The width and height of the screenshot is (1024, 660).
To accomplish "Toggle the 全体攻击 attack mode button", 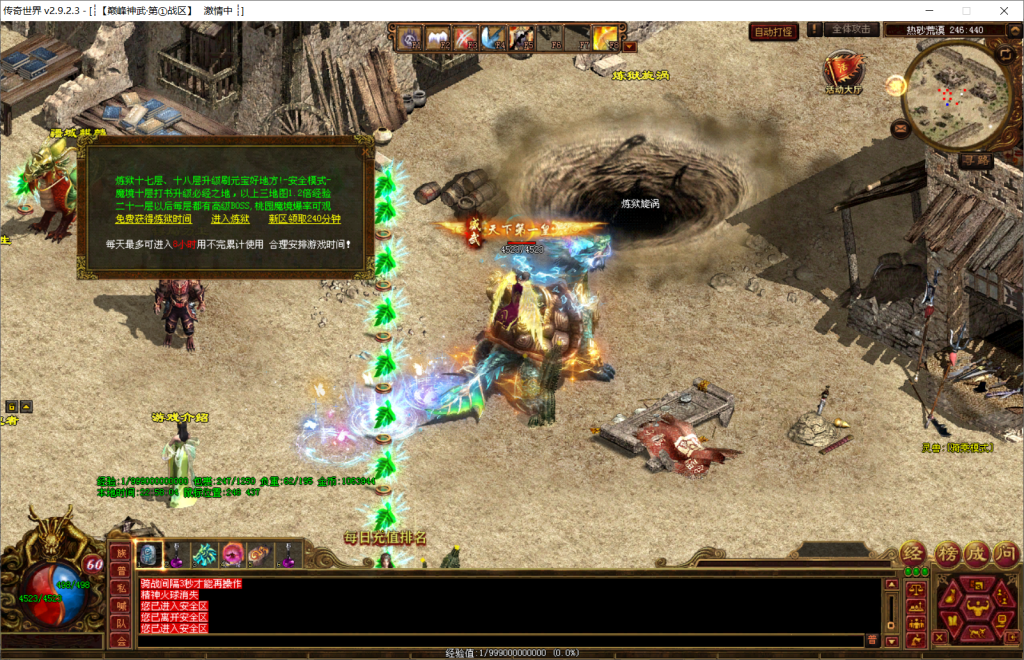I will click(x=852, y=30).
